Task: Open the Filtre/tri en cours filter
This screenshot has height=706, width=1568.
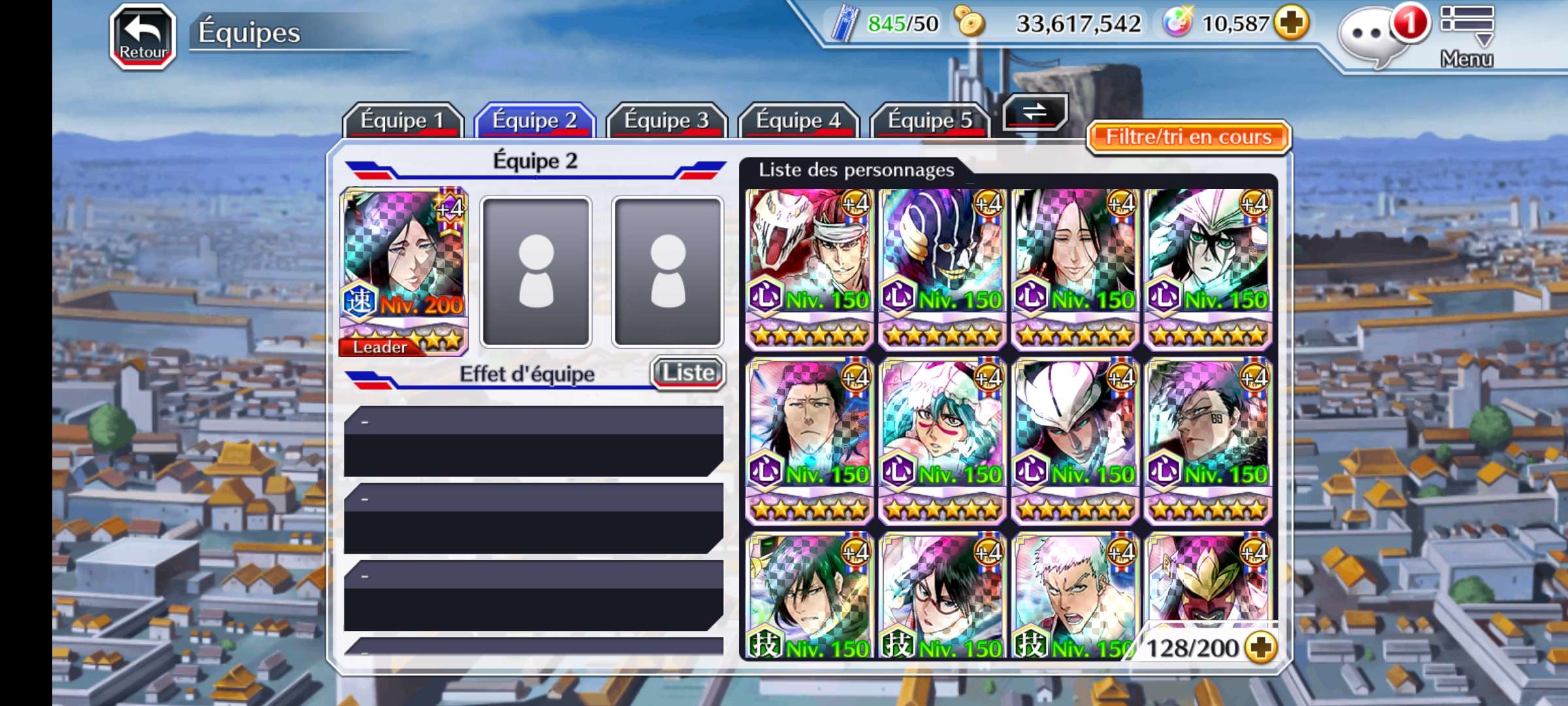Action: 1188,137
